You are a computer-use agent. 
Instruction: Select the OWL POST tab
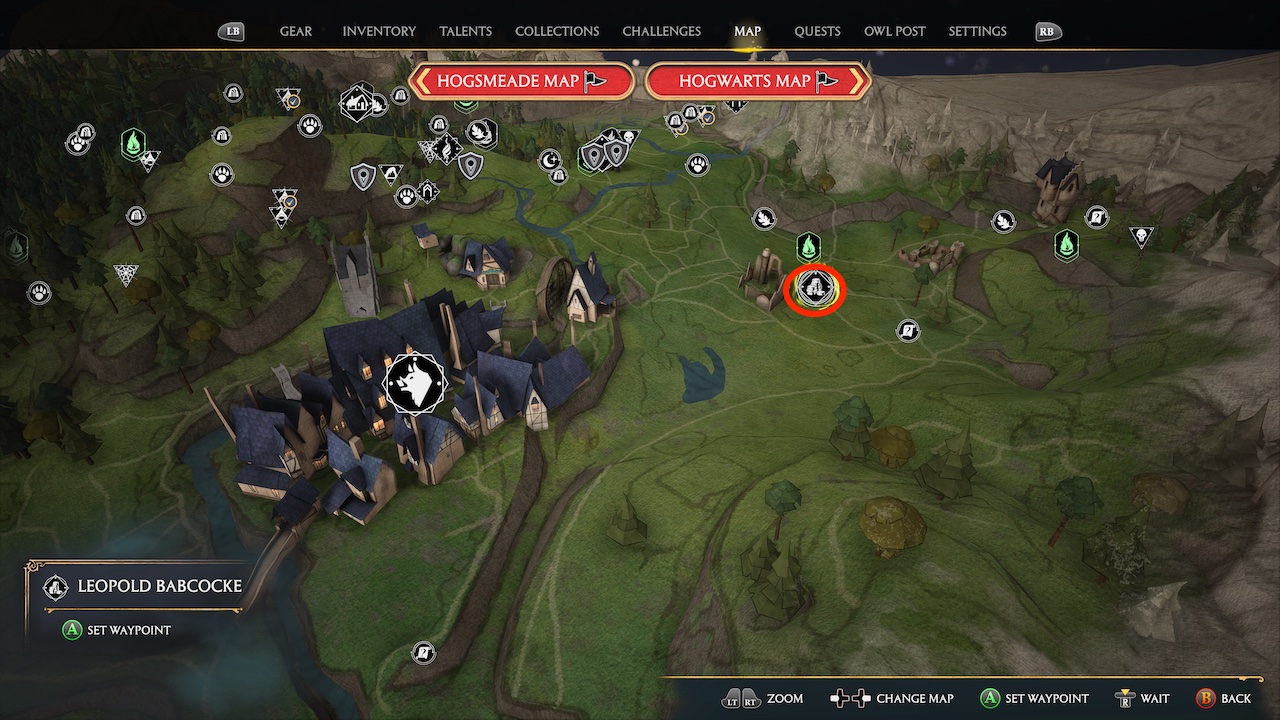pos(894,31)
